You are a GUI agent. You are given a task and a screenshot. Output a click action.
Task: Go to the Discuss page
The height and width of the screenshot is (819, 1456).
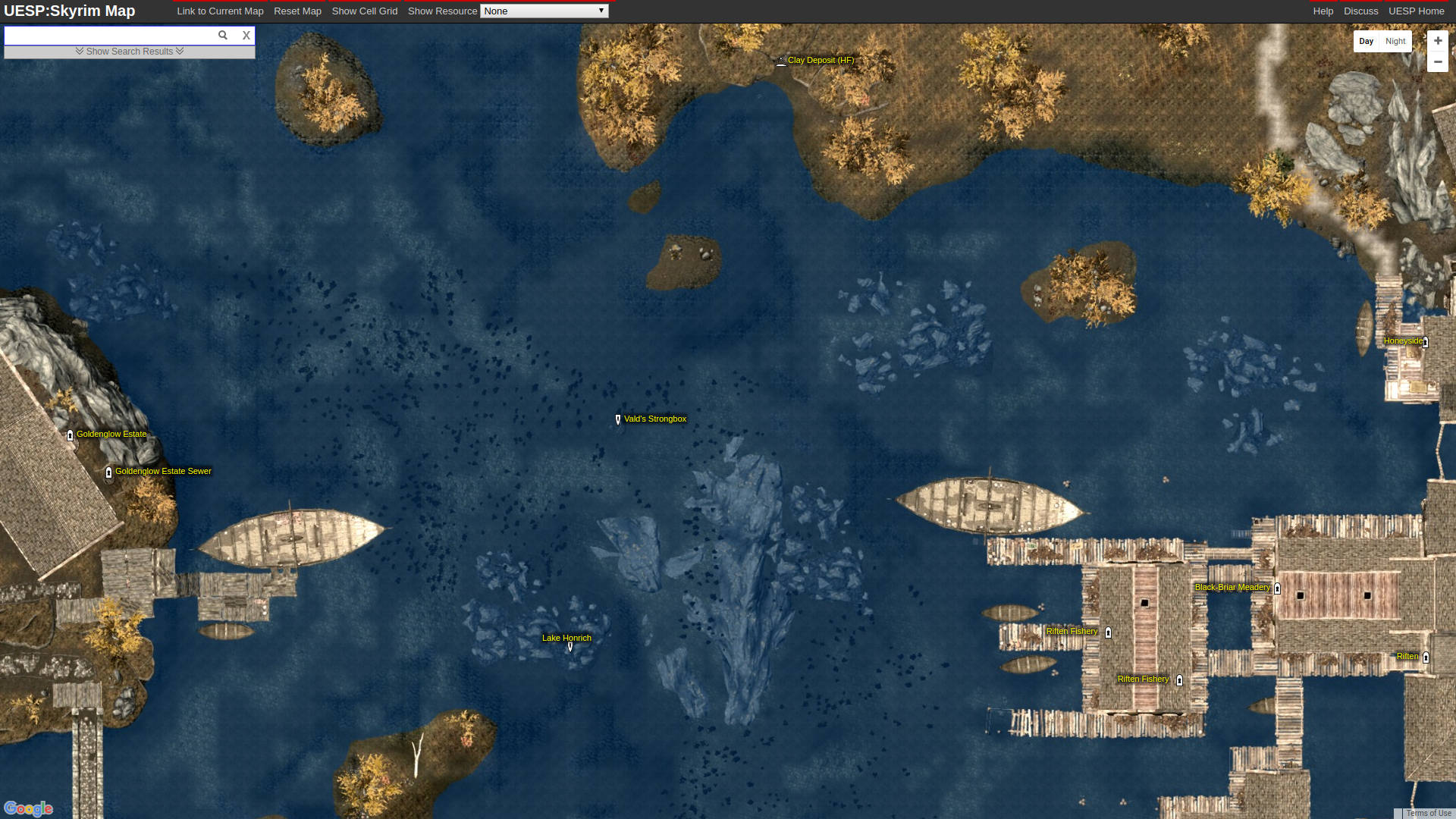[x=1361, y=11]
